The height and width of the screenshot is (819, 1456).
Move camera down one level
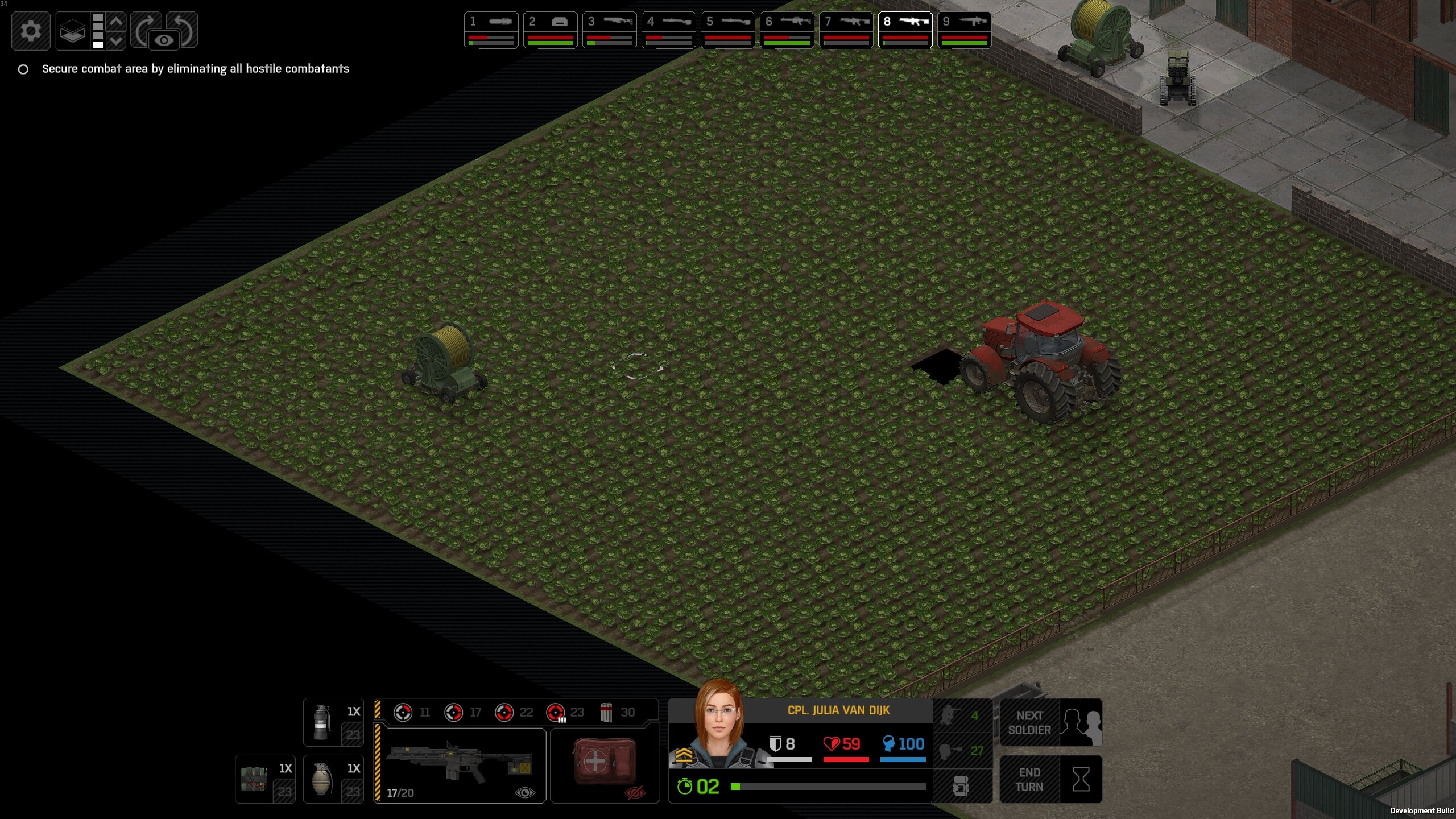(116, 41)
